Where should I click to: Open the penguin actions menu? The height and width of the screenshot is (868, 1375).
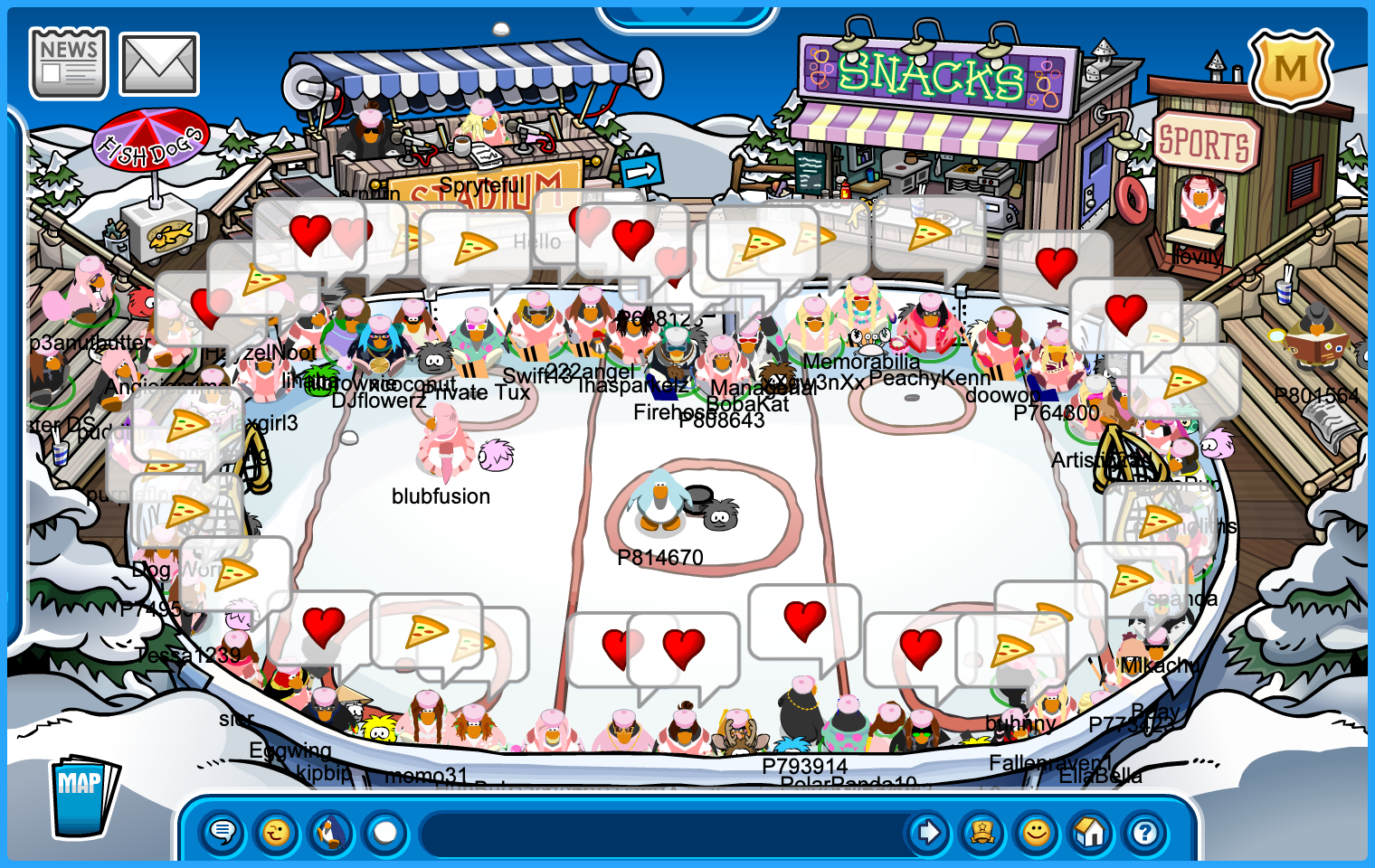[331, 832]
